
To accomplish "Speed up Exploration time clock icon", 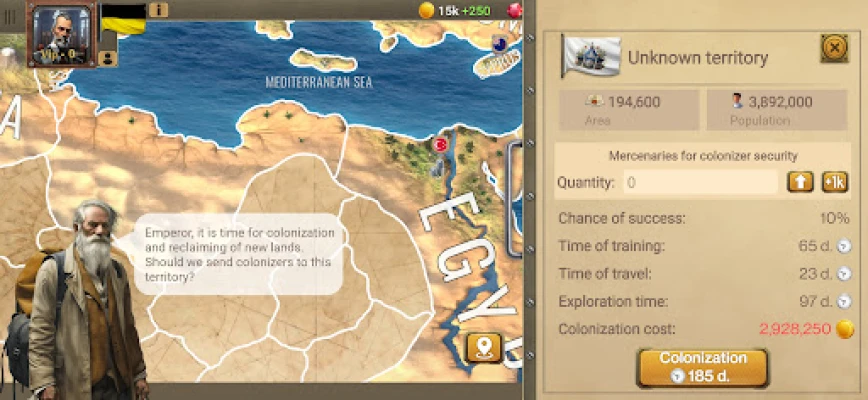I will [844, 301].
